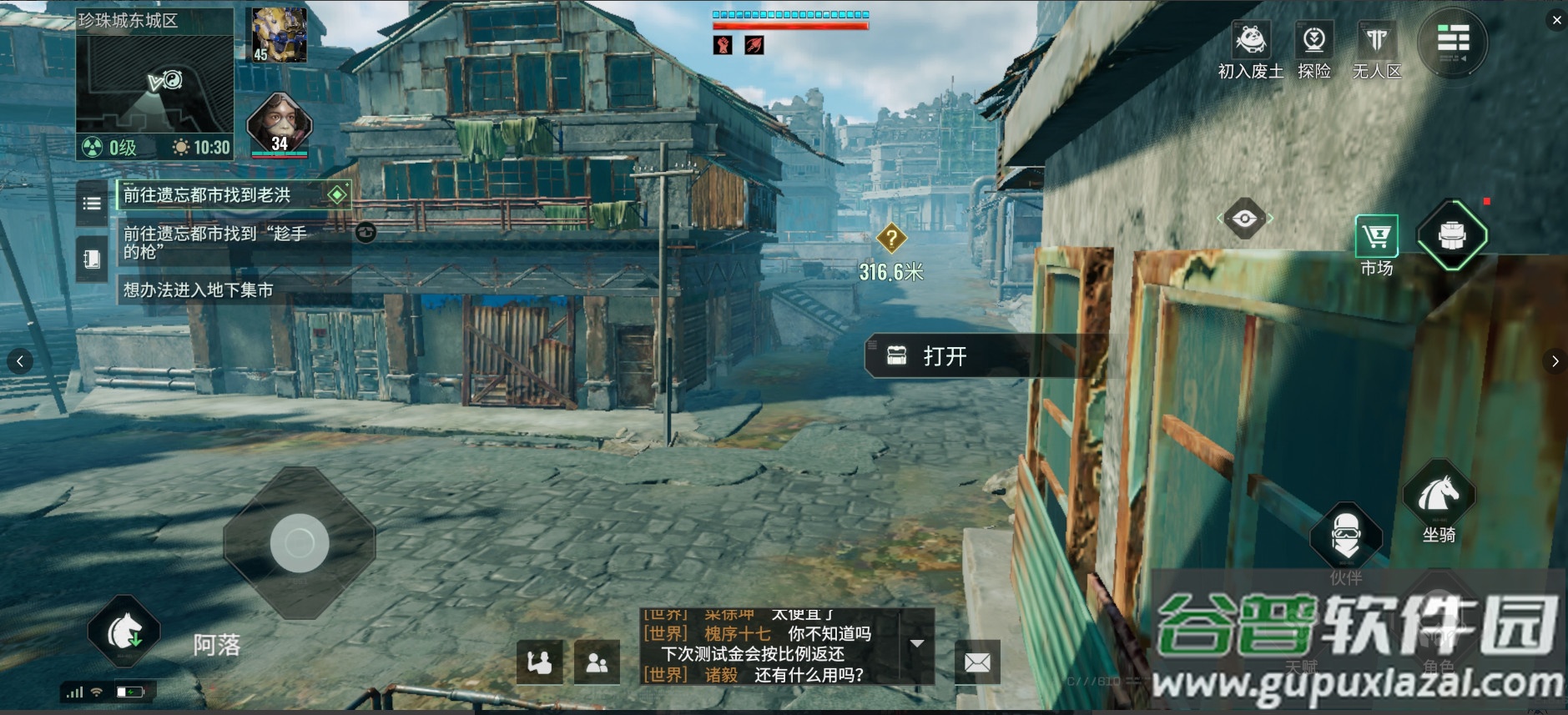This screenshot has width=1568, height=715.
Task: Click the quest list toggle icon
Action: 92,203
